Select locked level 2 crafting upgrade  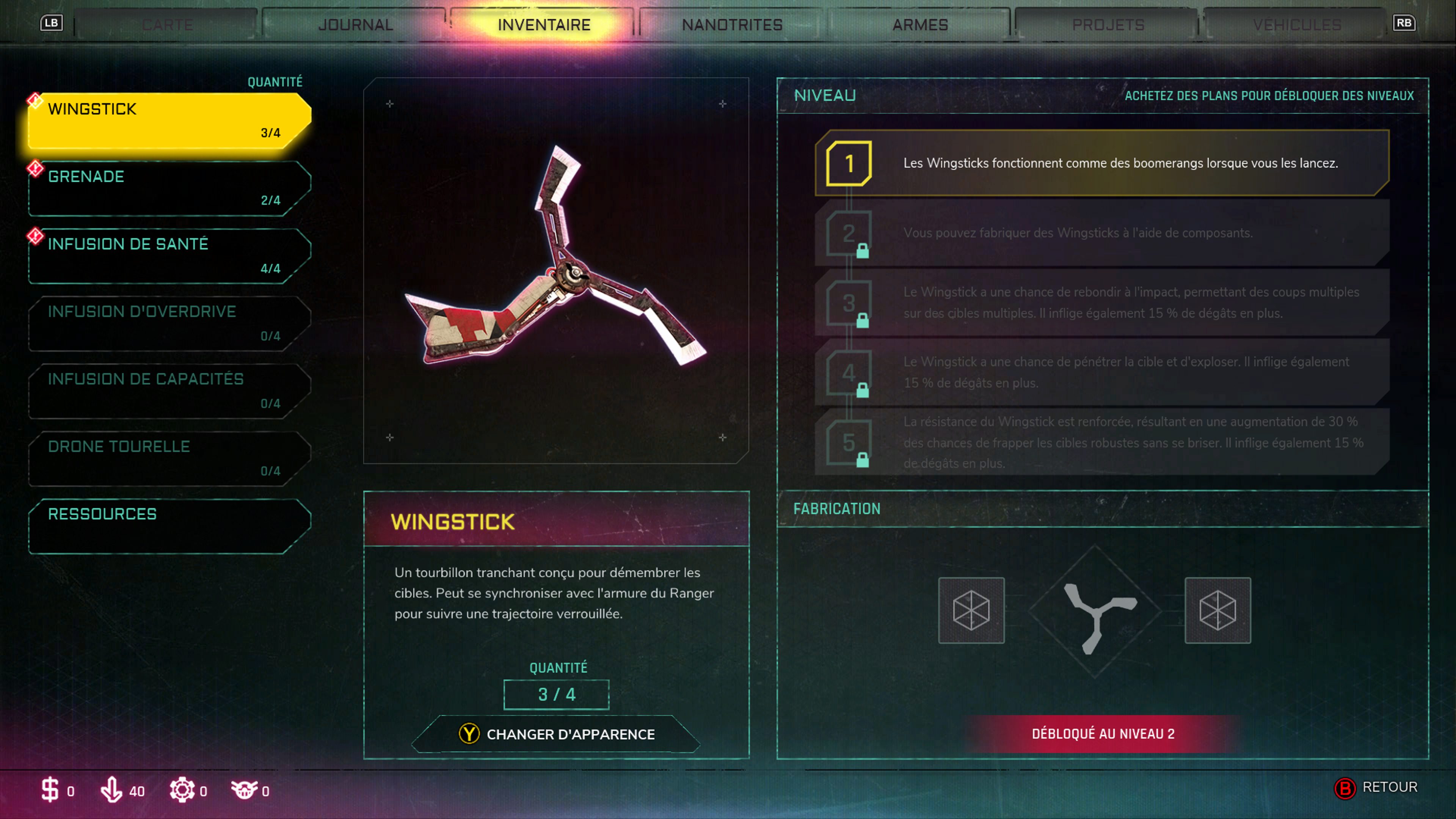[x=1102, y=233]
